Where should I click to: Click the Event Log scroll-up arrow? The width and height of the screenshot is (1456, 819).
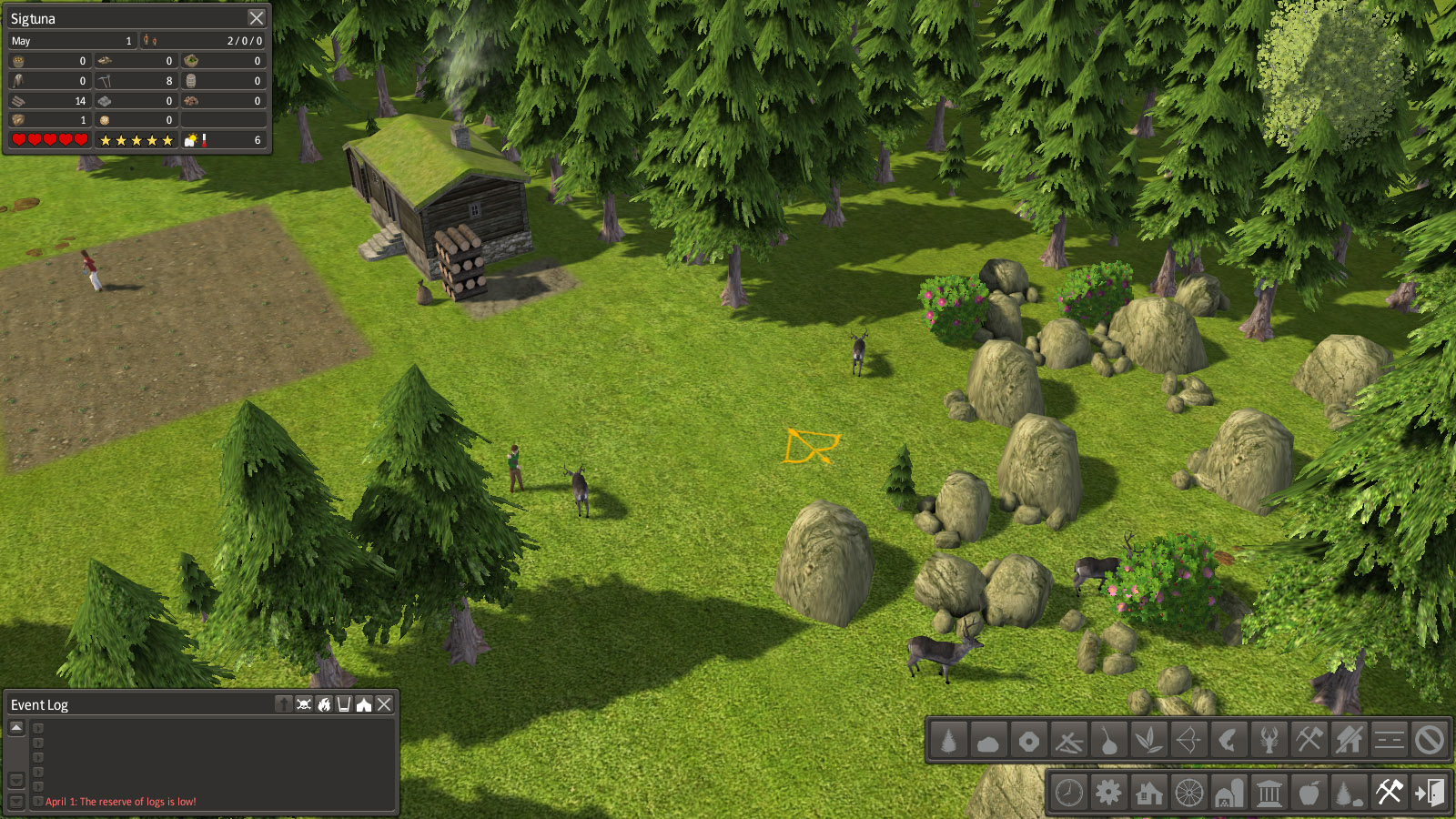pos(16,728)
